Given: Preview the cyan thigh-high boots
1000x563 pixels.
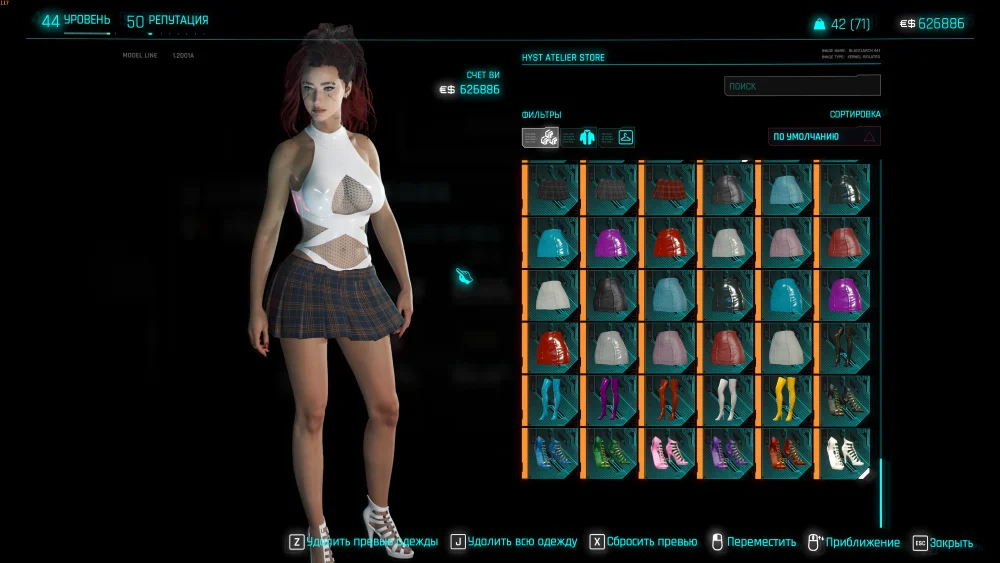Looking at the screenshot, I should pyautogui.click(x=552, y=398).
